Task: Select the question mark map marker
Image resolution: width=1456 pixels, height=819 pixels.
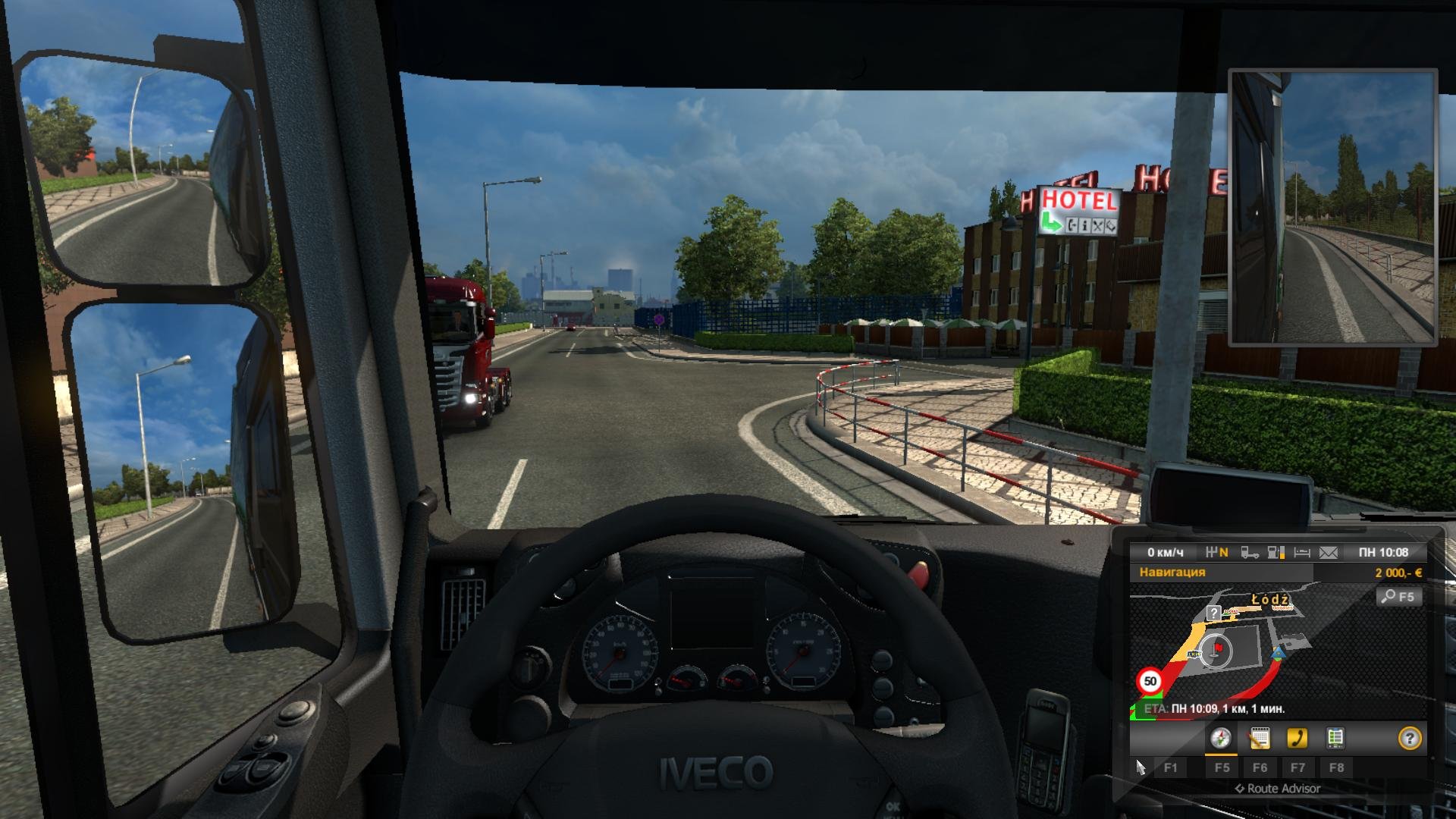Action: pyautogui.click(x=1213, y=613)
